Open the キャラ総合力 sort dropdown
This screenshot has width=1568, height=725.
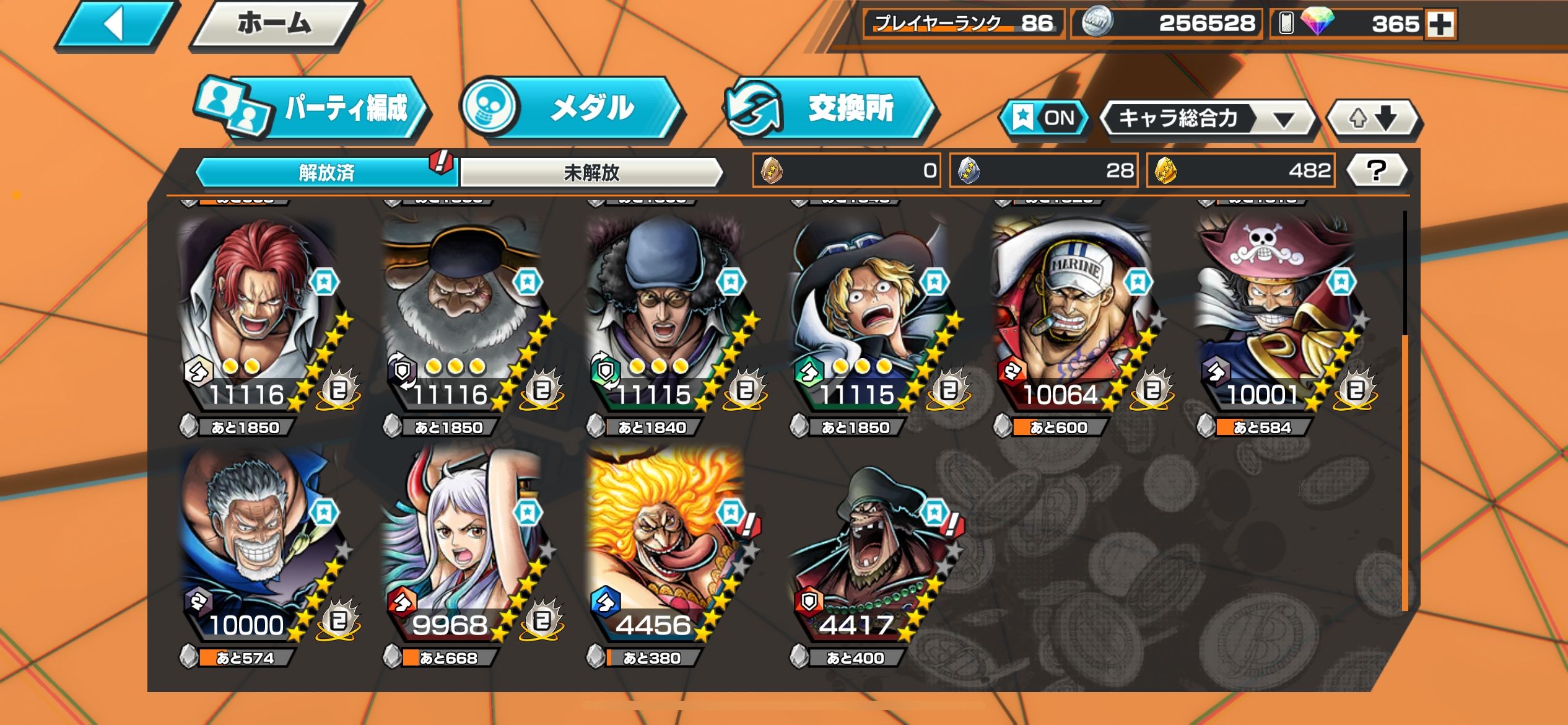[1208, 118]
